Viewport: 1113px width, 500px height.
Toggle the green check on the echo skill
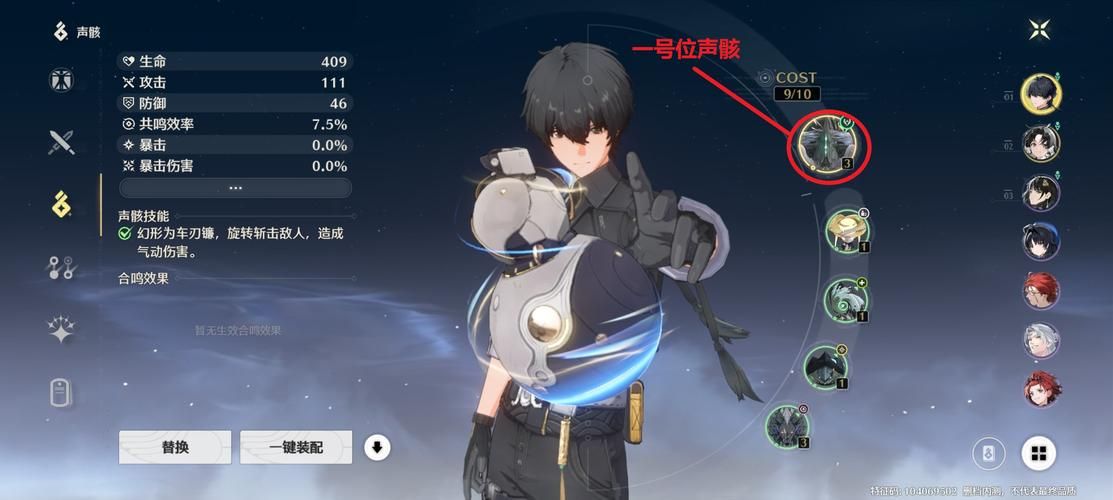pyautogui.click(x=125, y=233)
